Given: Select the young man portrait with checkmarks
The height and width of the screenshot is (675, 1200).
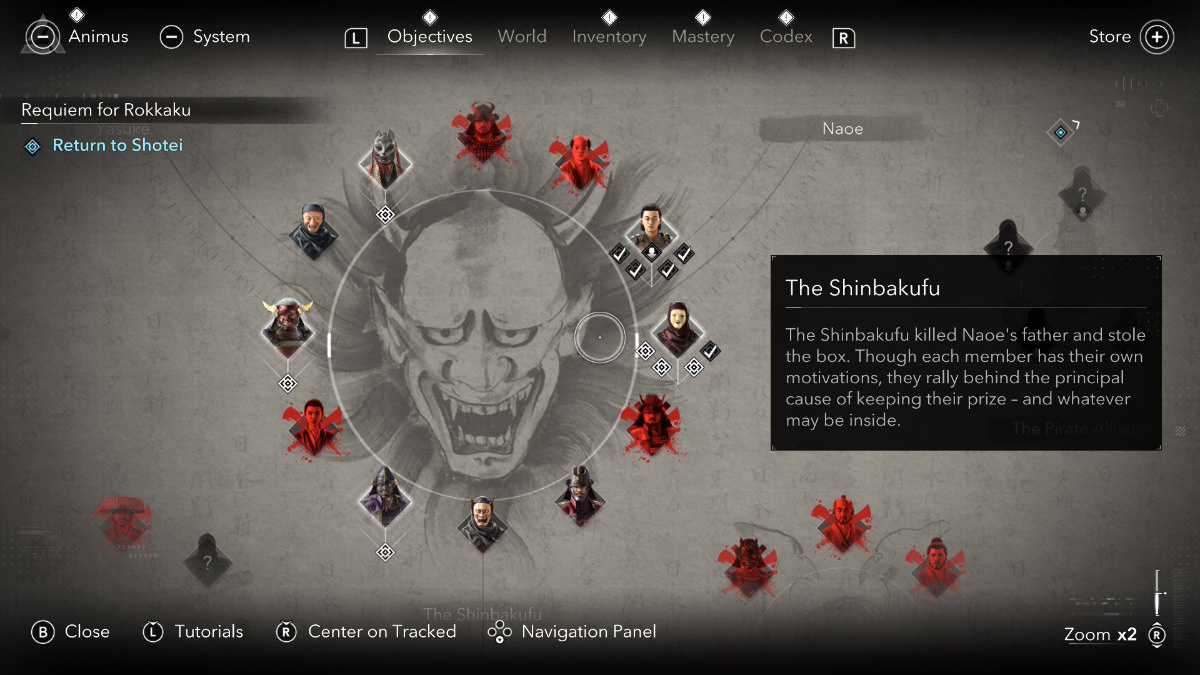Looking at the screenshot, I should pos(652,229).
